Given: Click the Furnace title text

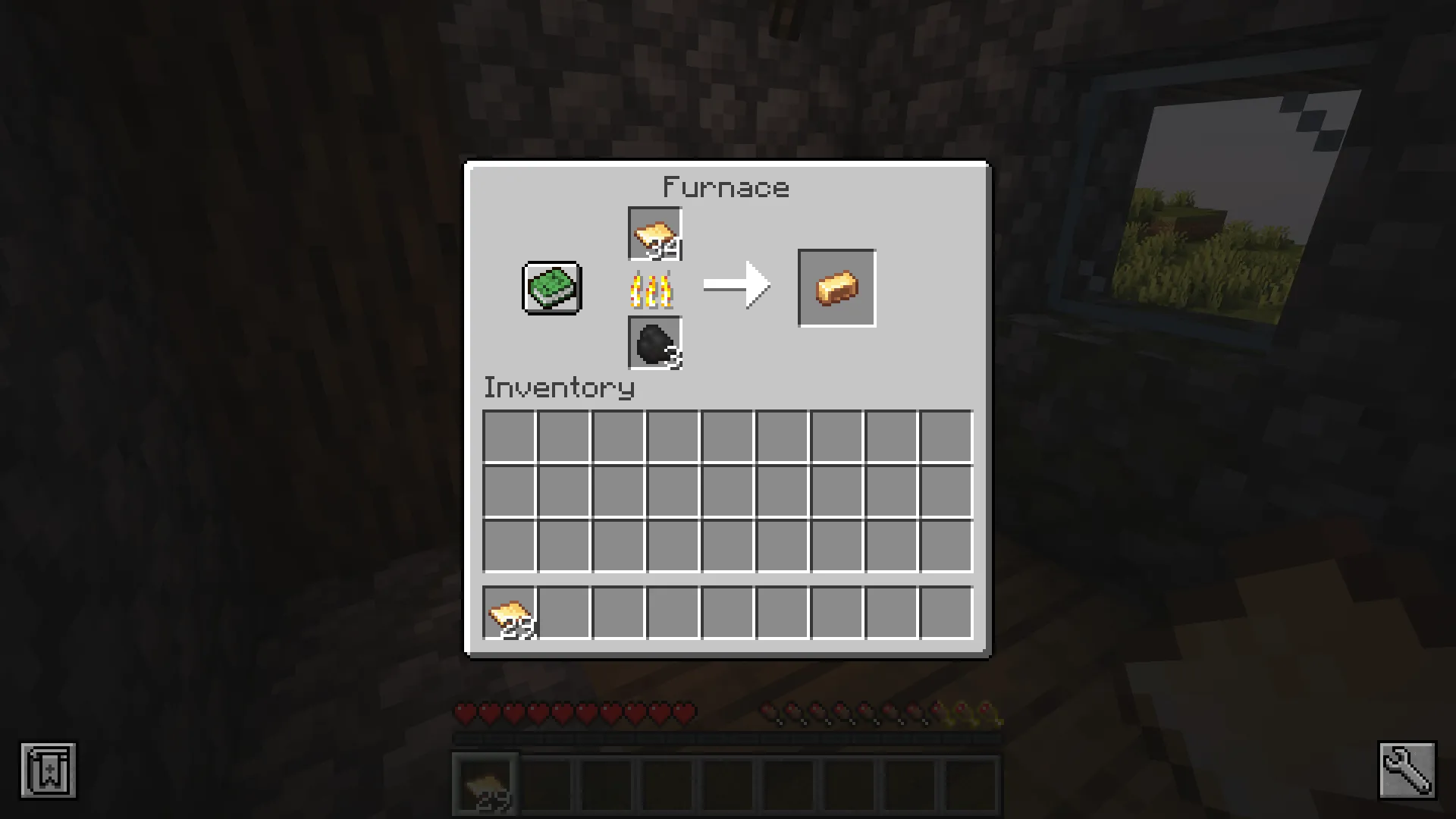Looking at the screenshot, I should (726, 187).
